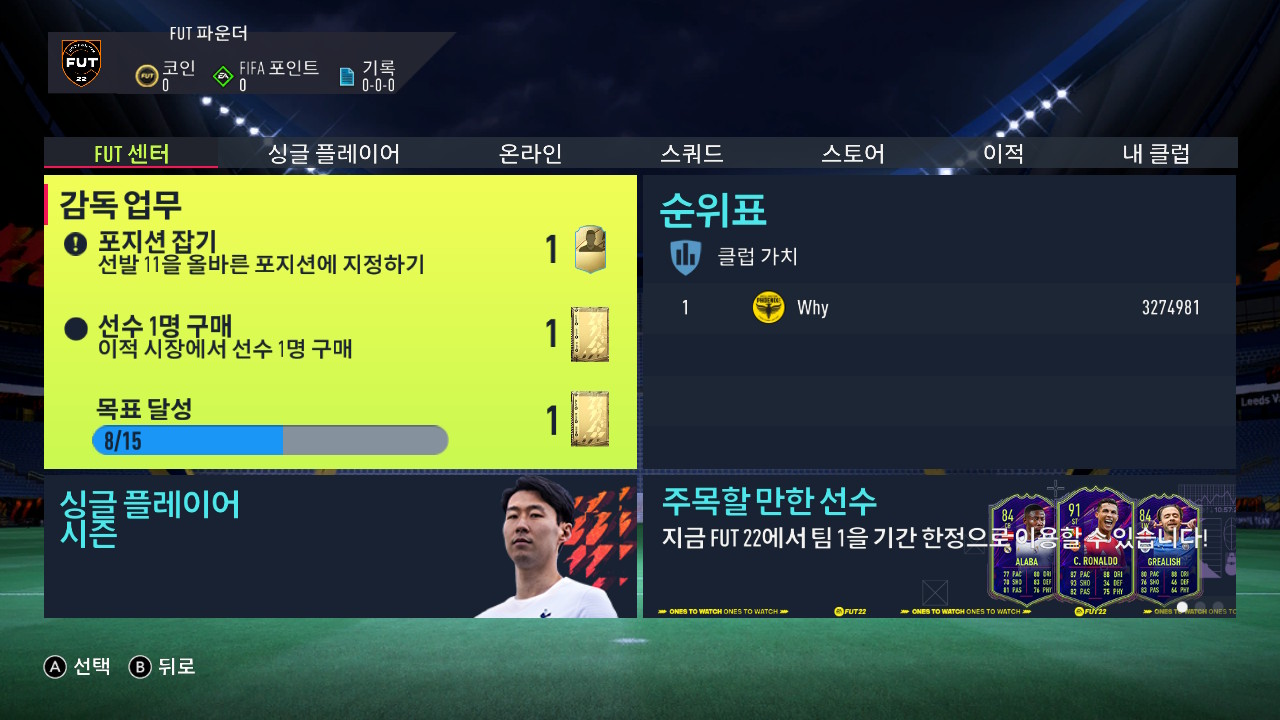
Task: Click the Phoenix team badge next to Why
Action: (x=768, y=307)
